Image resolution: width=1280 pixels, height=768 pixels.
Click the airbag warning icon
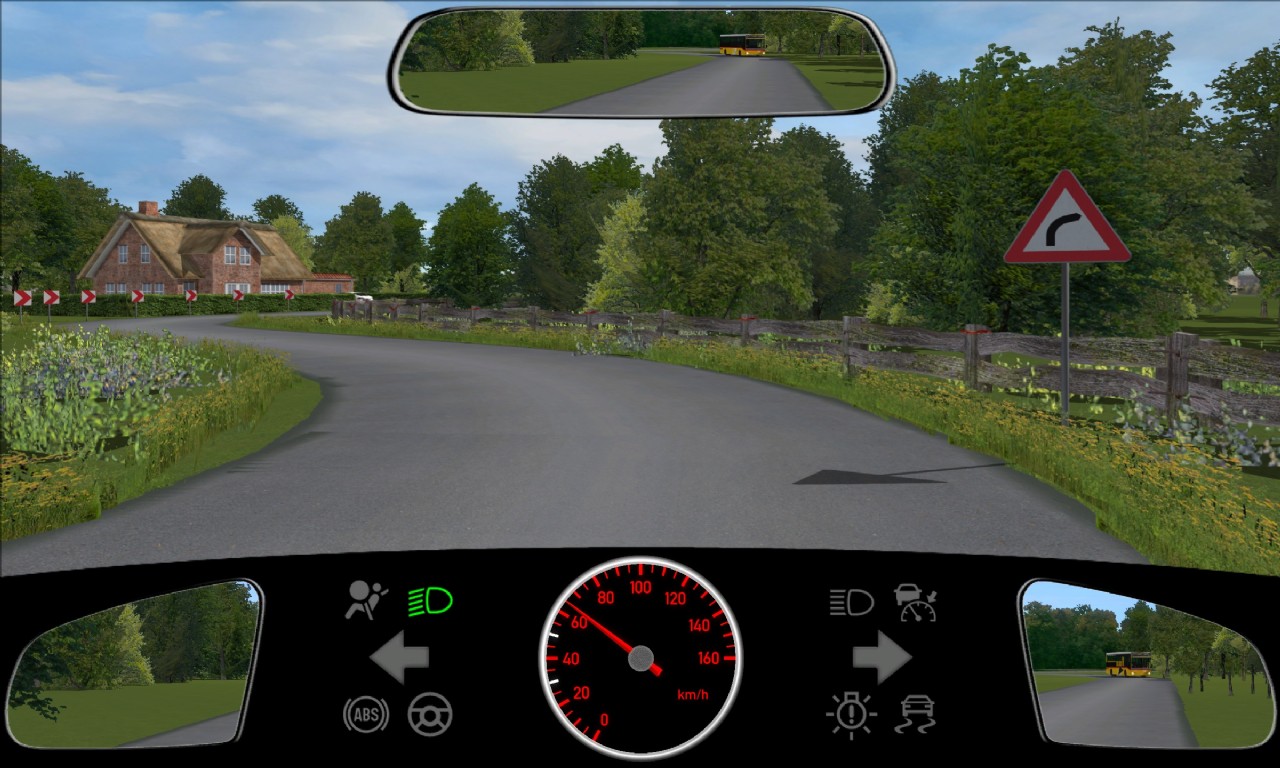[366, 600]
